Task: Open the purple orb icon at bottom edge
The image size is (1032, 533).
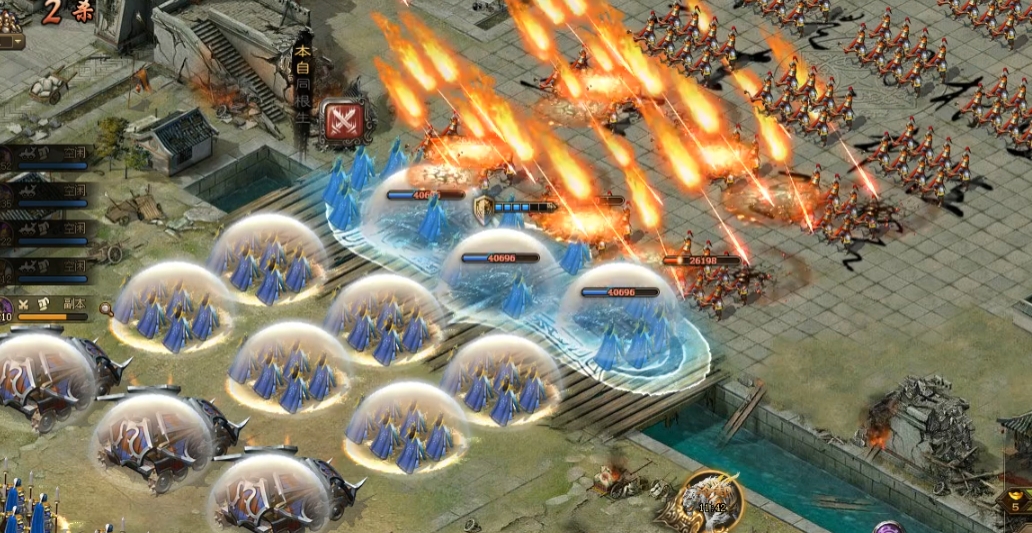Action: [888, 527]
